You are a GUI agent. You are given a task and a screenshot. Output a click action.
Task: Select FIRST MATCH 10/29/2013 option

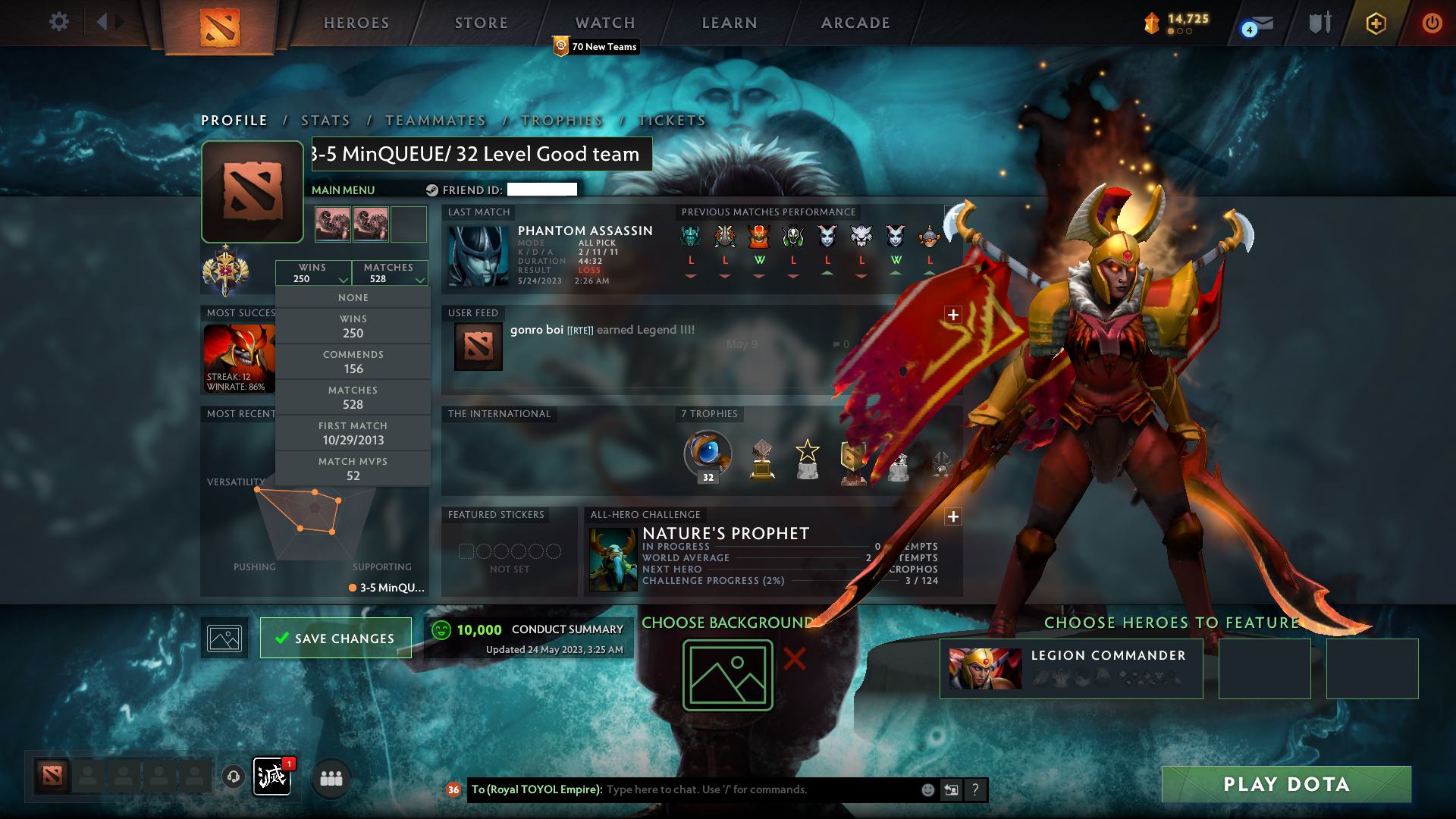pyautogui.click(x=353, y=433)
